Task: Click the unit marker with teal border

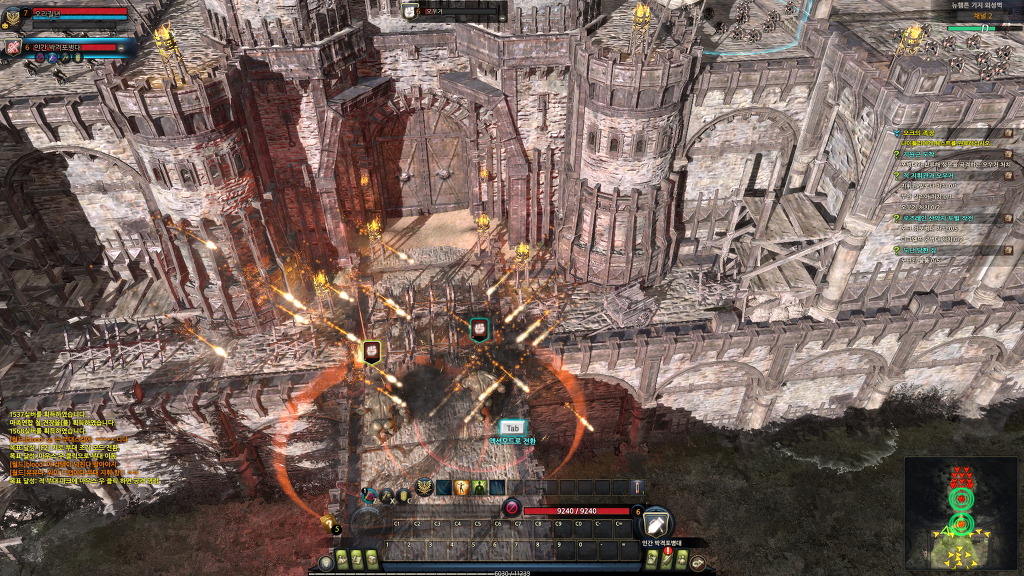Action: tap(480, 329)
